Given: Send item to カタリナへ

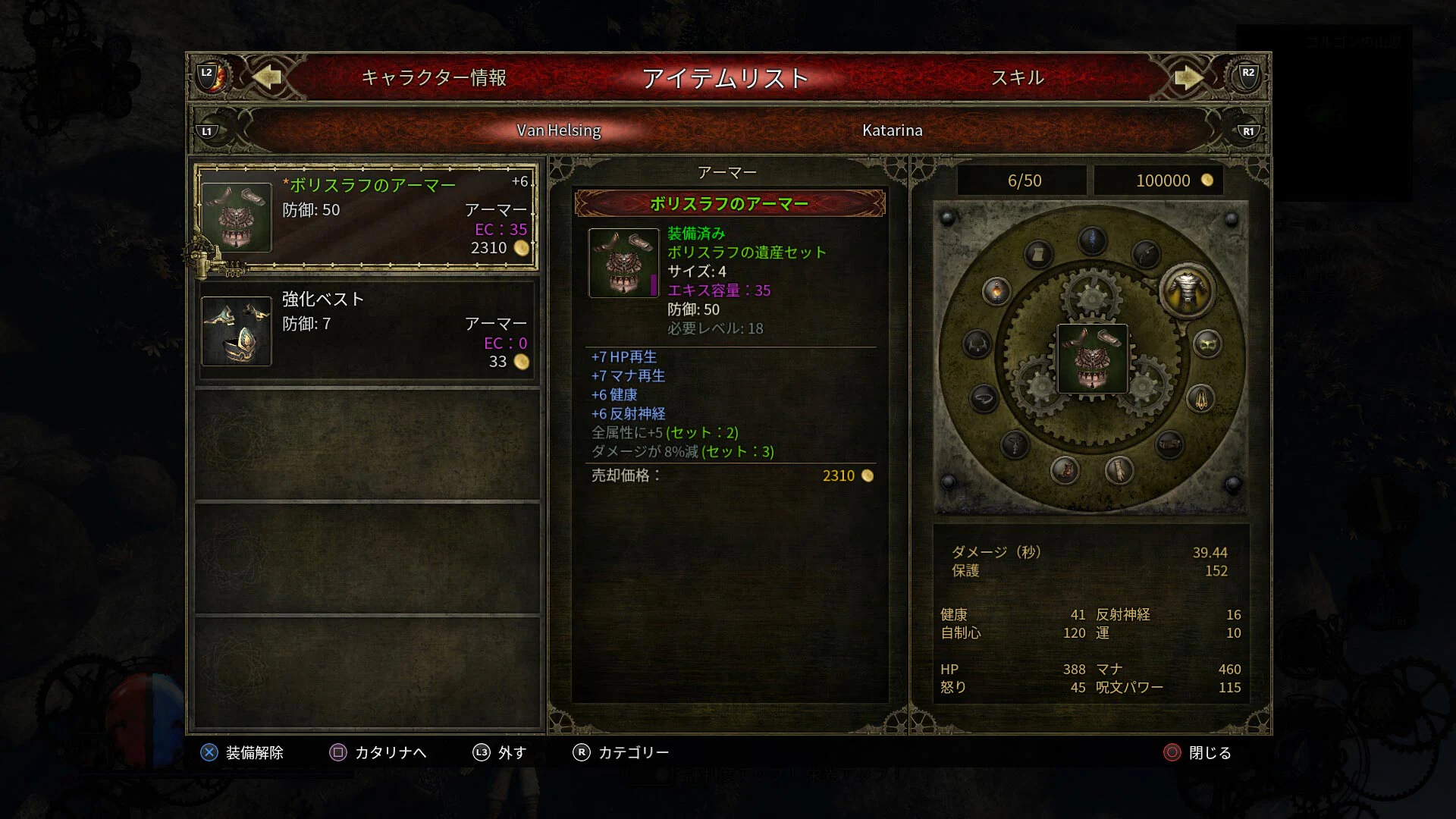Looking at the screenshot, I should tap(391, 752).
